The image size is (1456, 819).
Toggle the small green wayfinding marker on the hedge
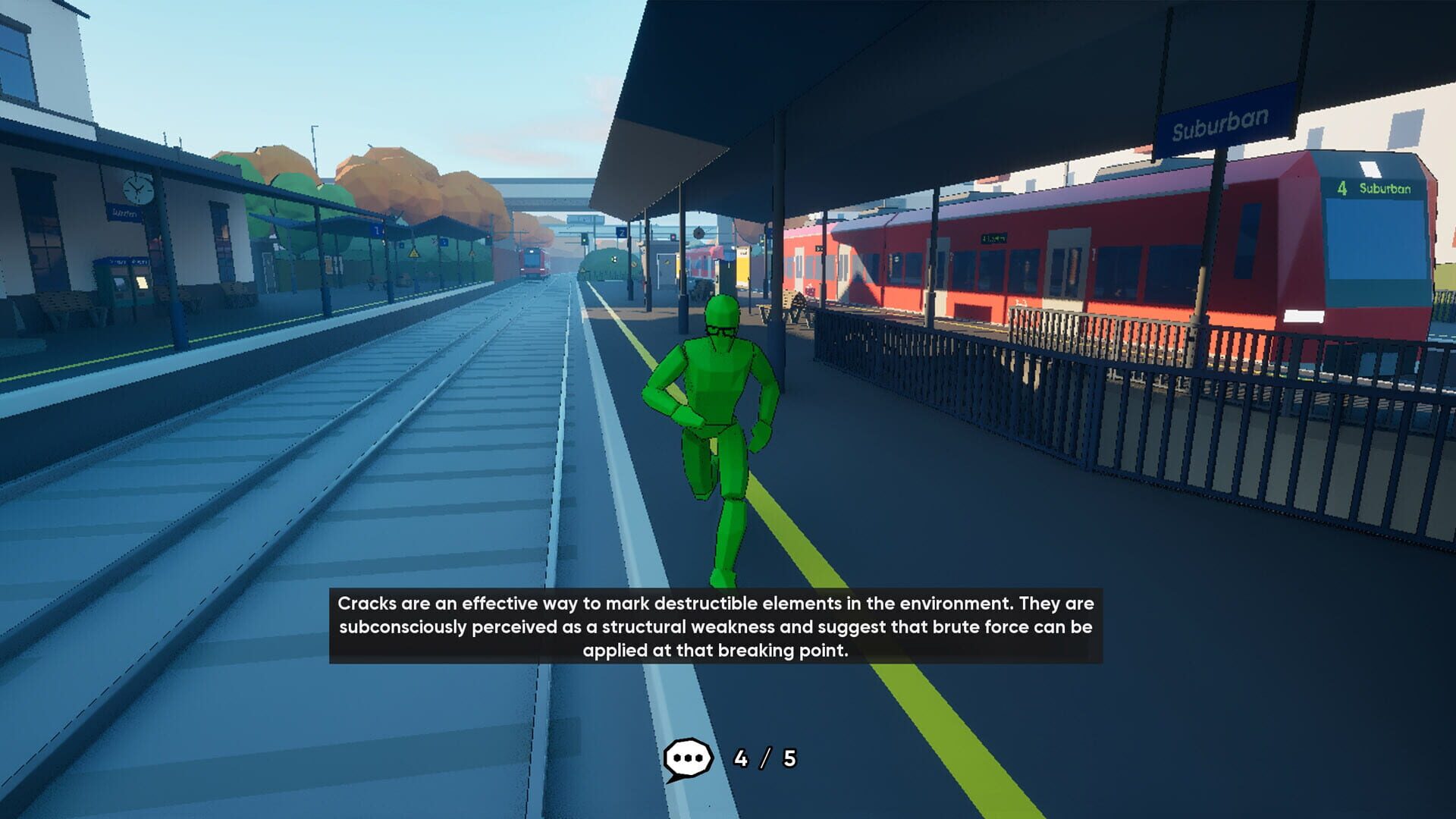coord(615,258)
